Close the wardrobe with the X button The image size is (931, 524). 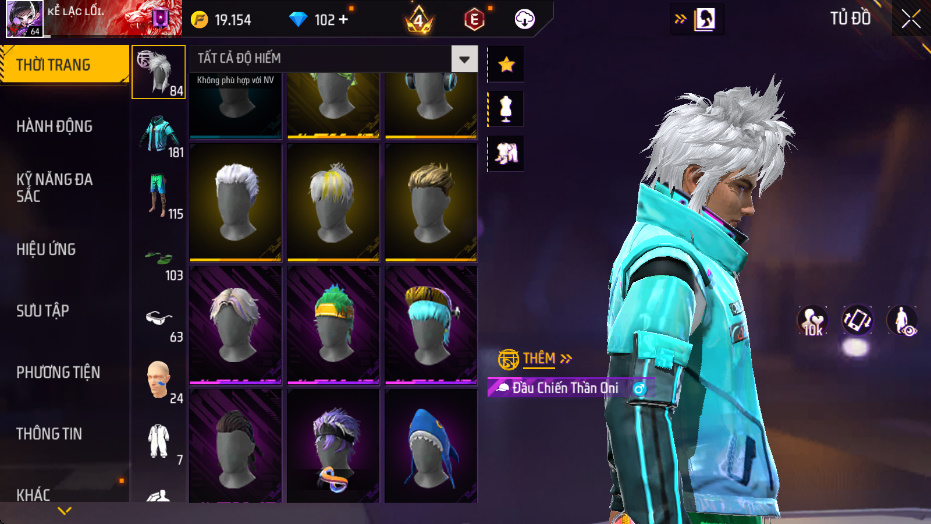pyautogui.click(x=910, y=19)
